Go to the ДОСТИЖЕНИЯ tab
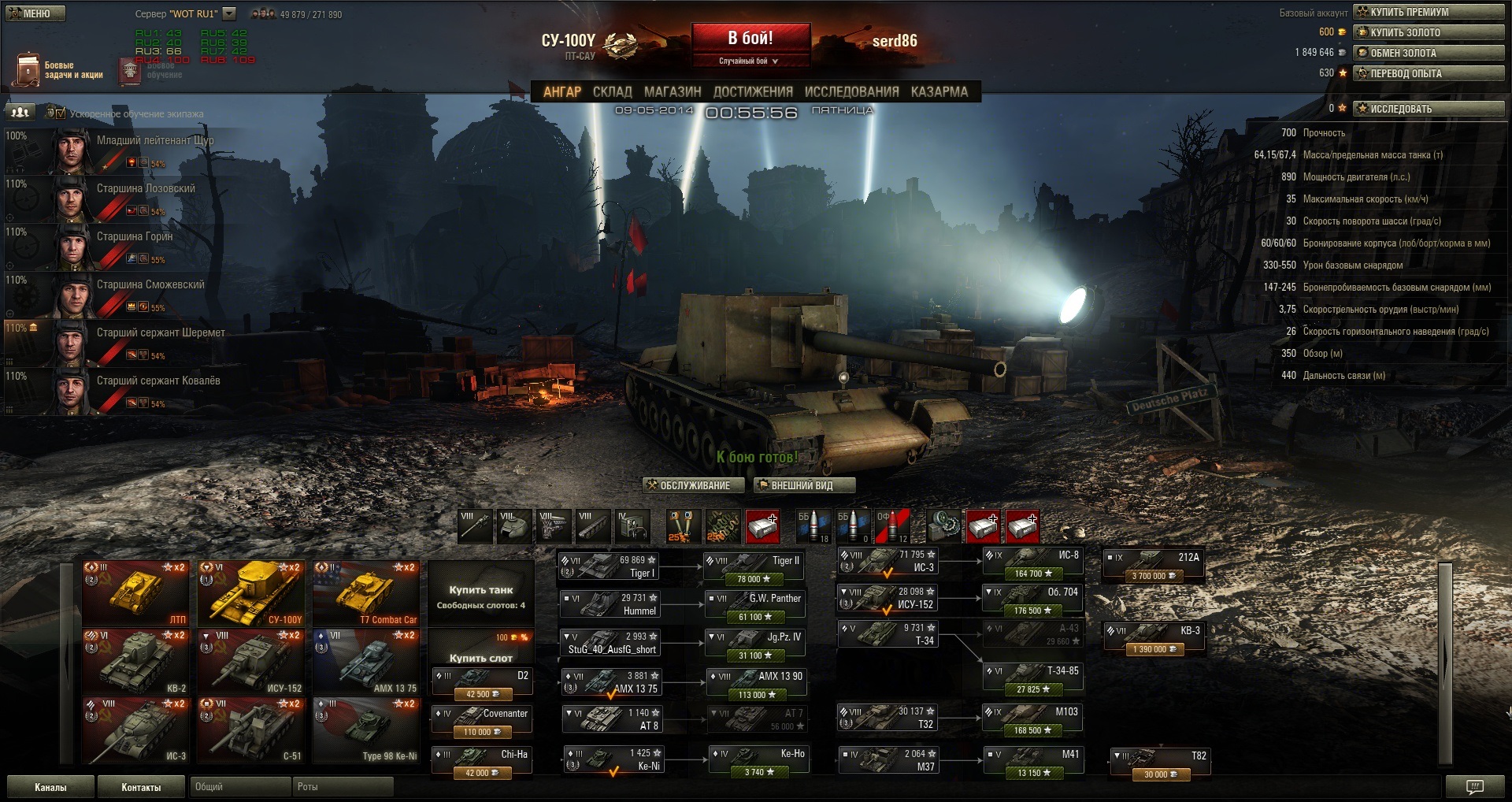This screenshot has width=1512, height=802. [753, 91]
